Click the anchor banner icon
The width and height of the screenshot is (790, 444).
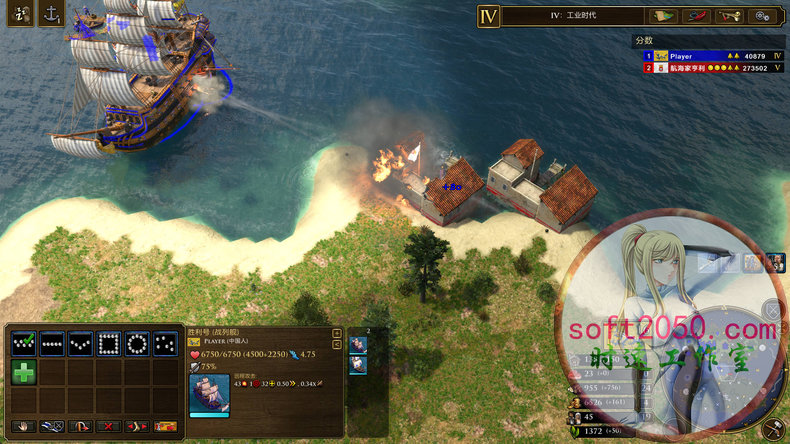pyautogui.click(x=52, y=14)
